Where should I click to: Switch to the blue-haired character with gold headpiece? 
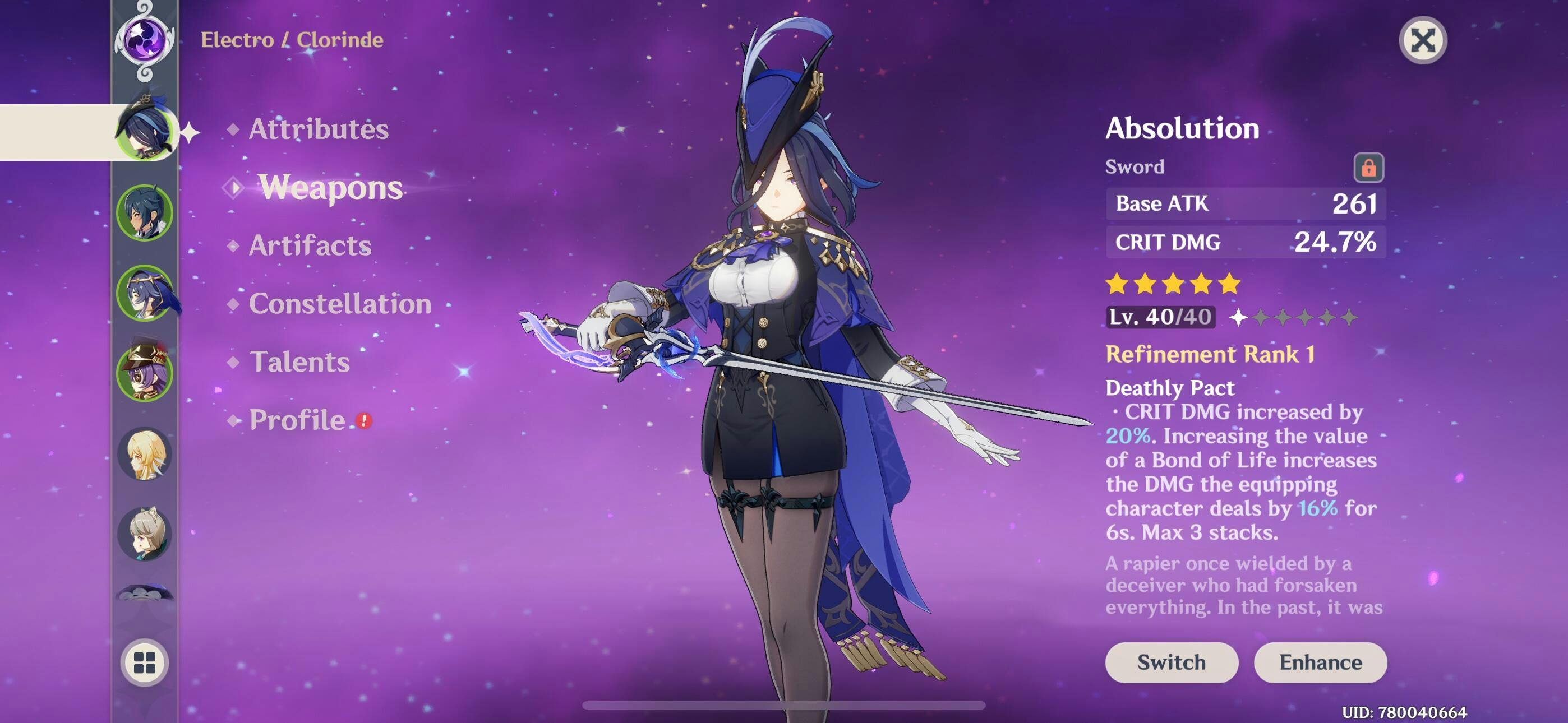tap(145, 293)
